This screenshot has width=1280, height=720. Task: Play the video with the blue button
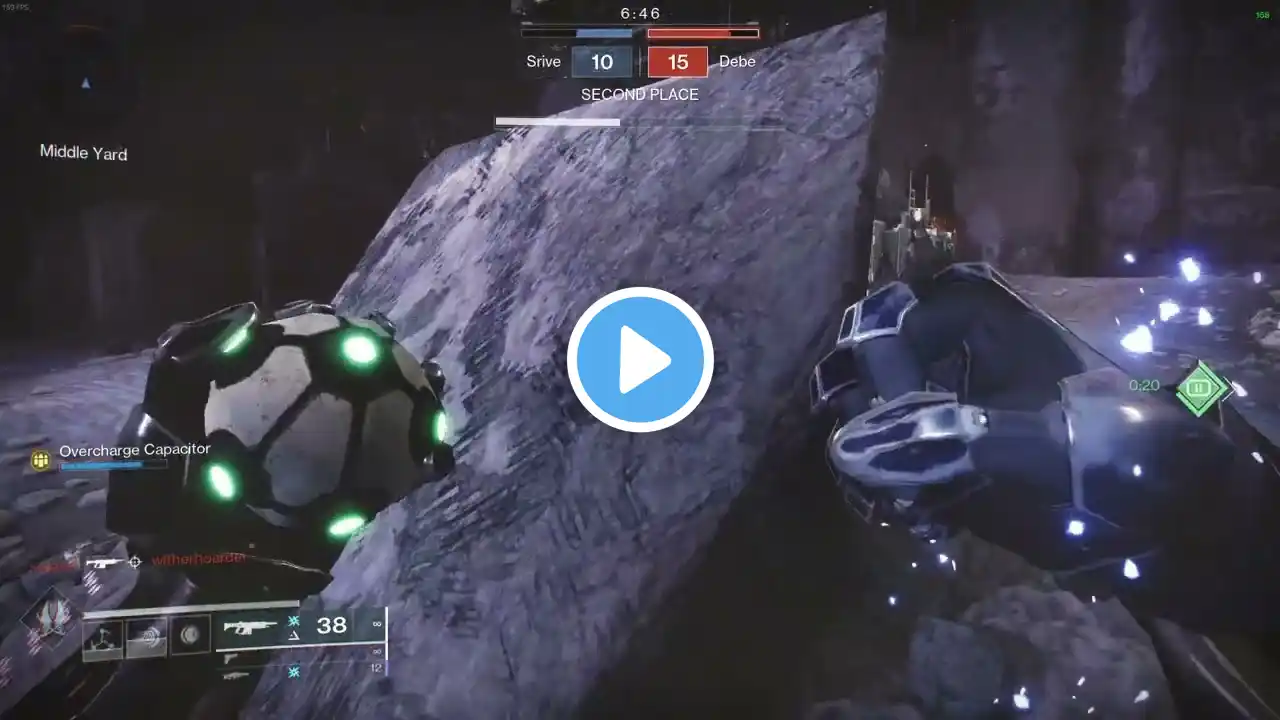(640, 360)
